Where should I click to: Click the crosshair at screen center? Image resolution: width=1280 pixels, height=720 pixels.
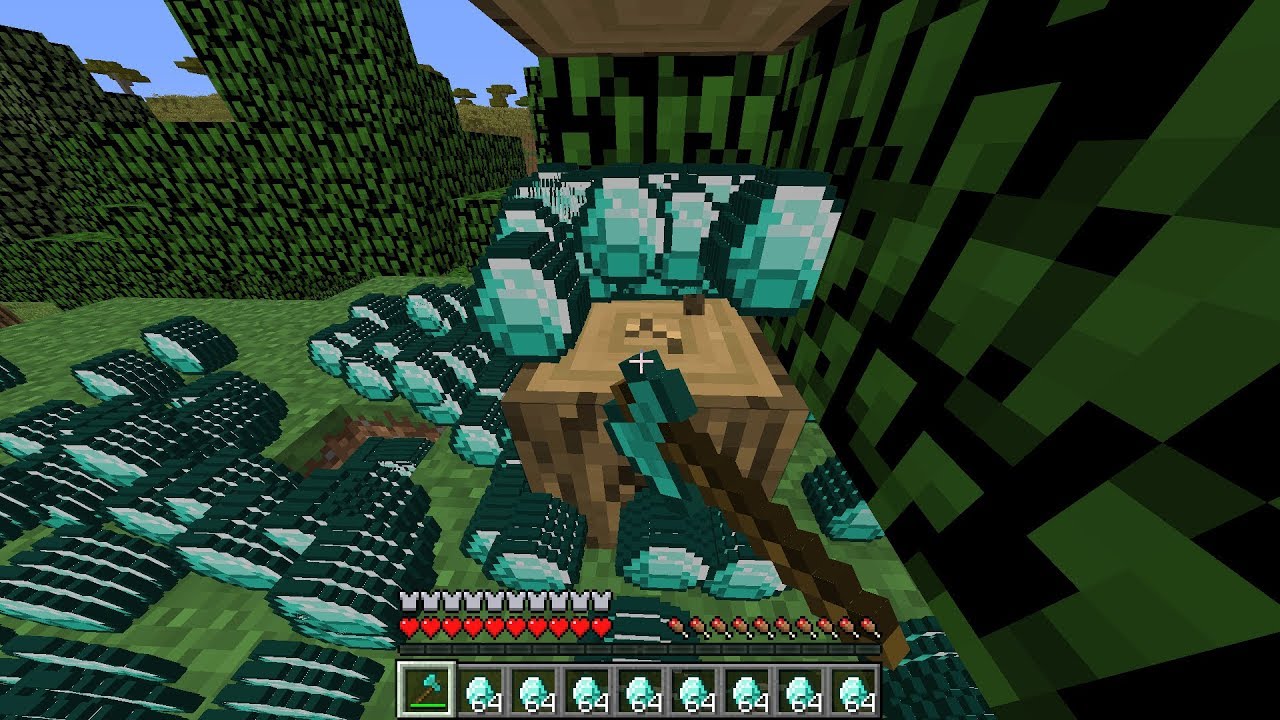point(640,360)
